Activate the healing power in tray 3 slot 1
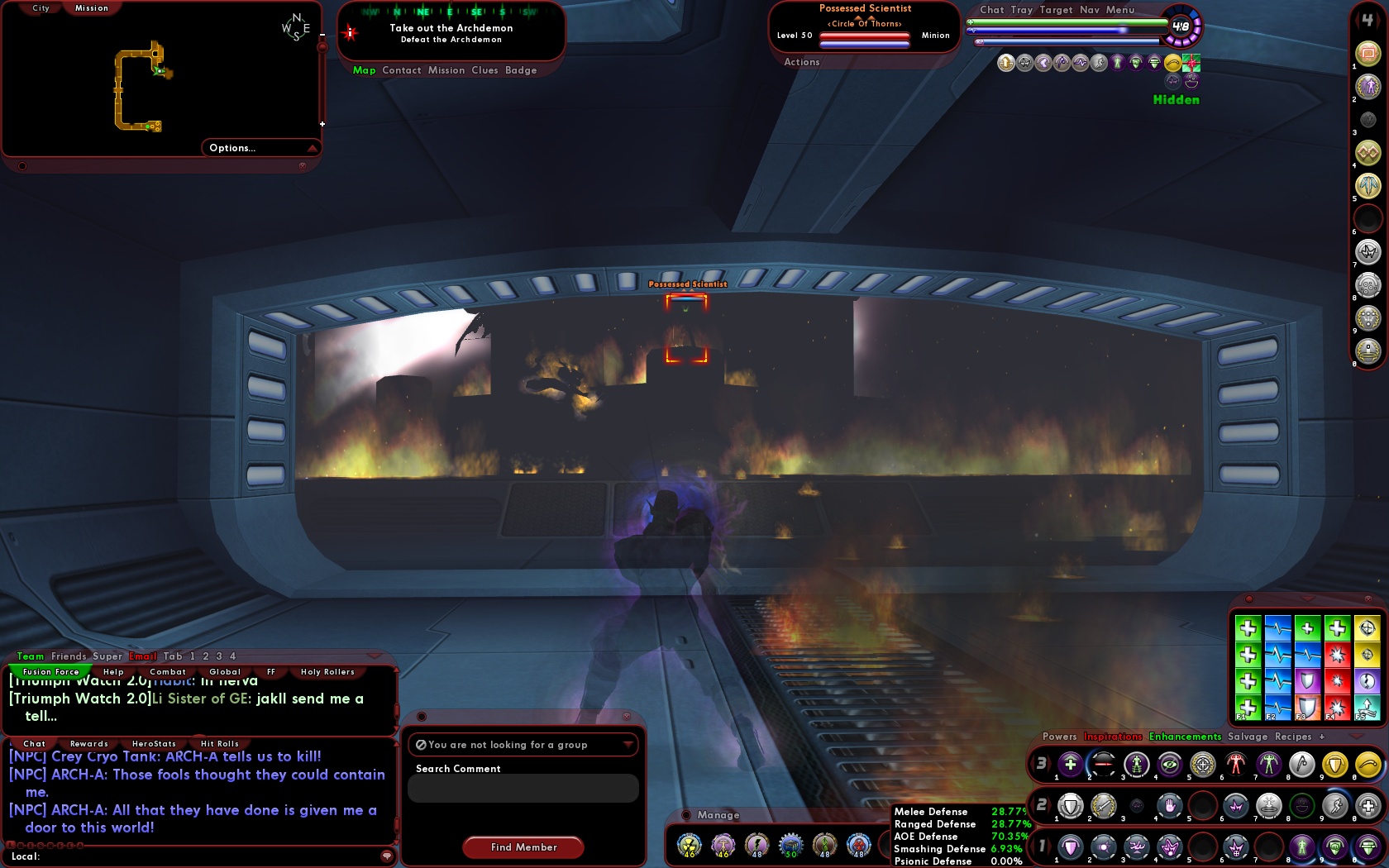1389x868 pixels. click(x=1071, y=765)
